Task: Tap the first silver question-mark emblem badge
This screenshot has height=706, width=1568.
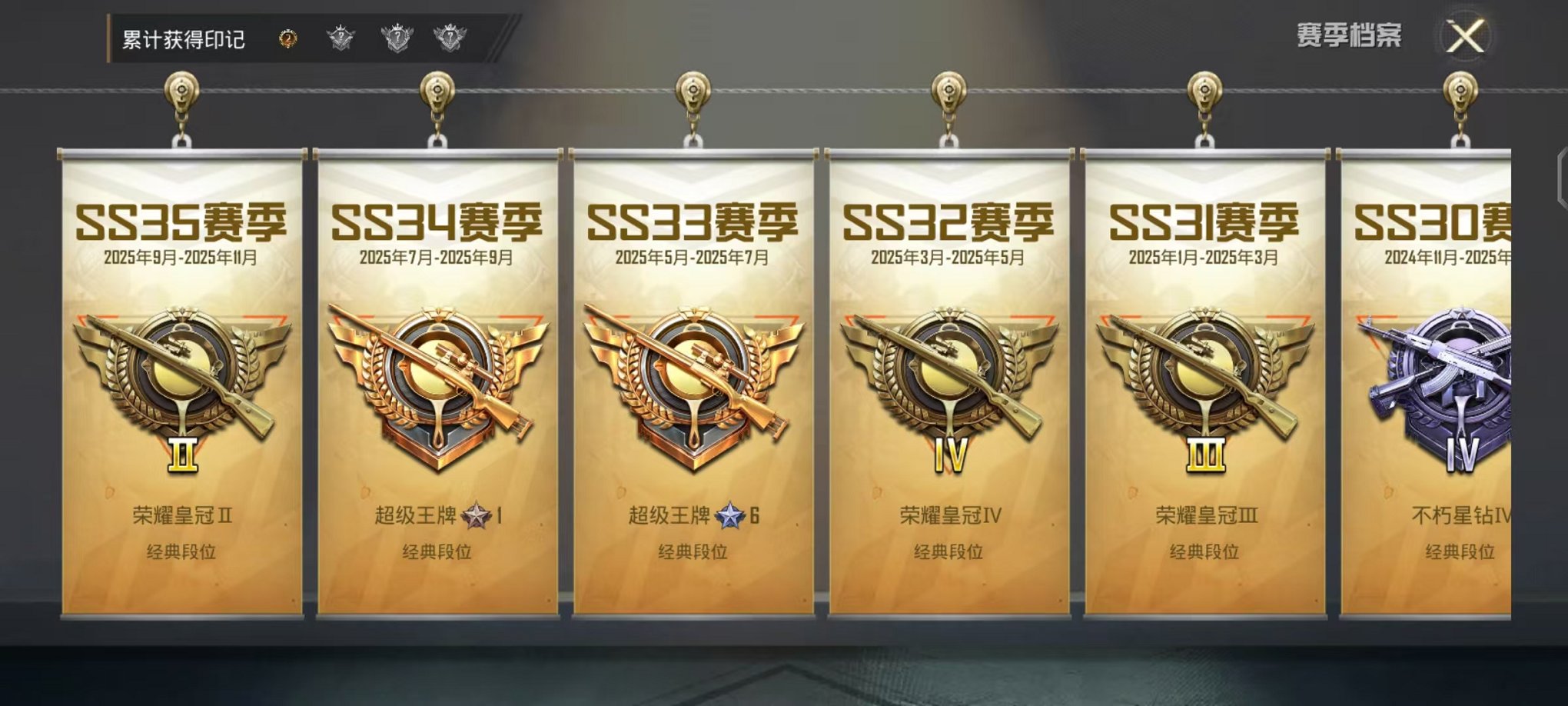Action: coord(342,35)
